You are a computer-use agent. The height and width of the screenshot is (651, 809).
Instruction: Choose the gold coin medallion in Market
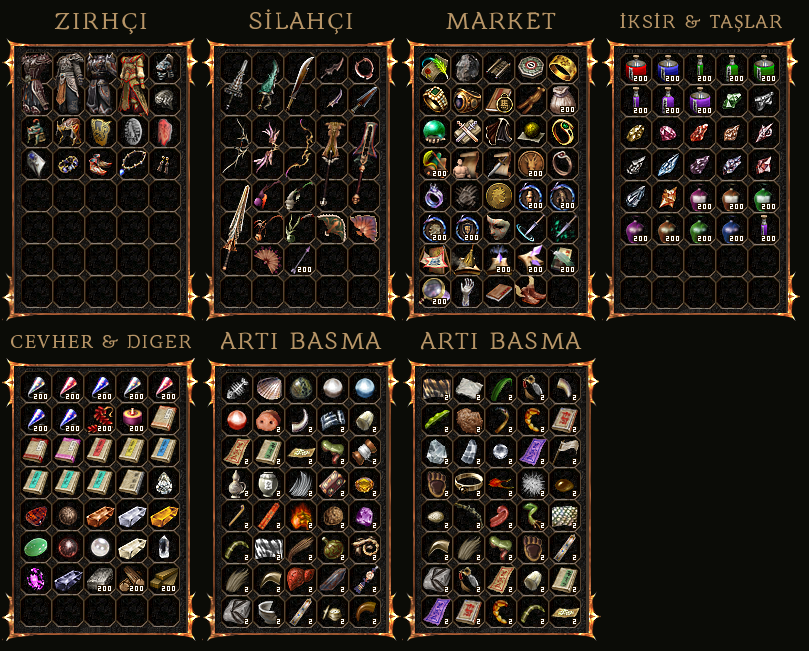pos(498,195)
